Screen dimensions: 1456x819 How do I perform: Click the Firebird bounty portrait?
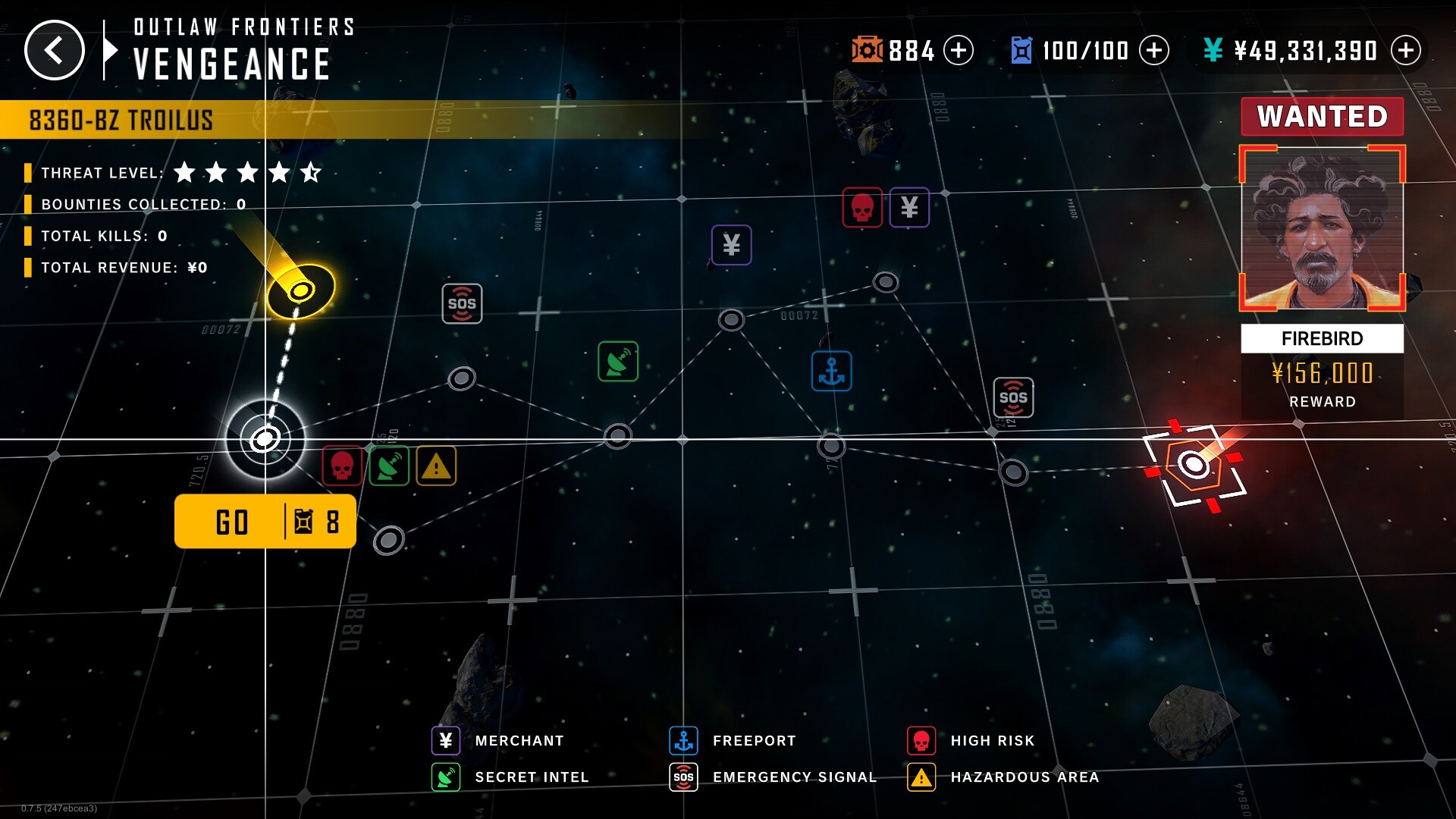(x=1322, y=227)
